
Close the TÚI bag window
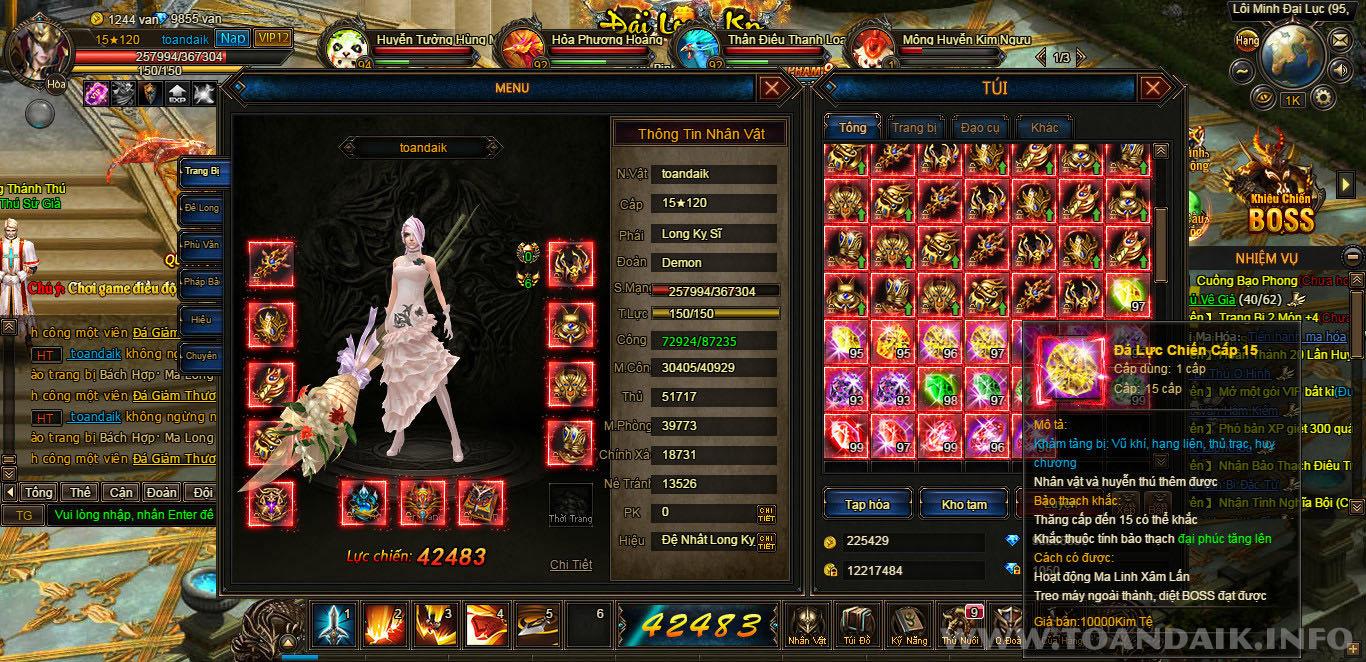(1154, 88)
